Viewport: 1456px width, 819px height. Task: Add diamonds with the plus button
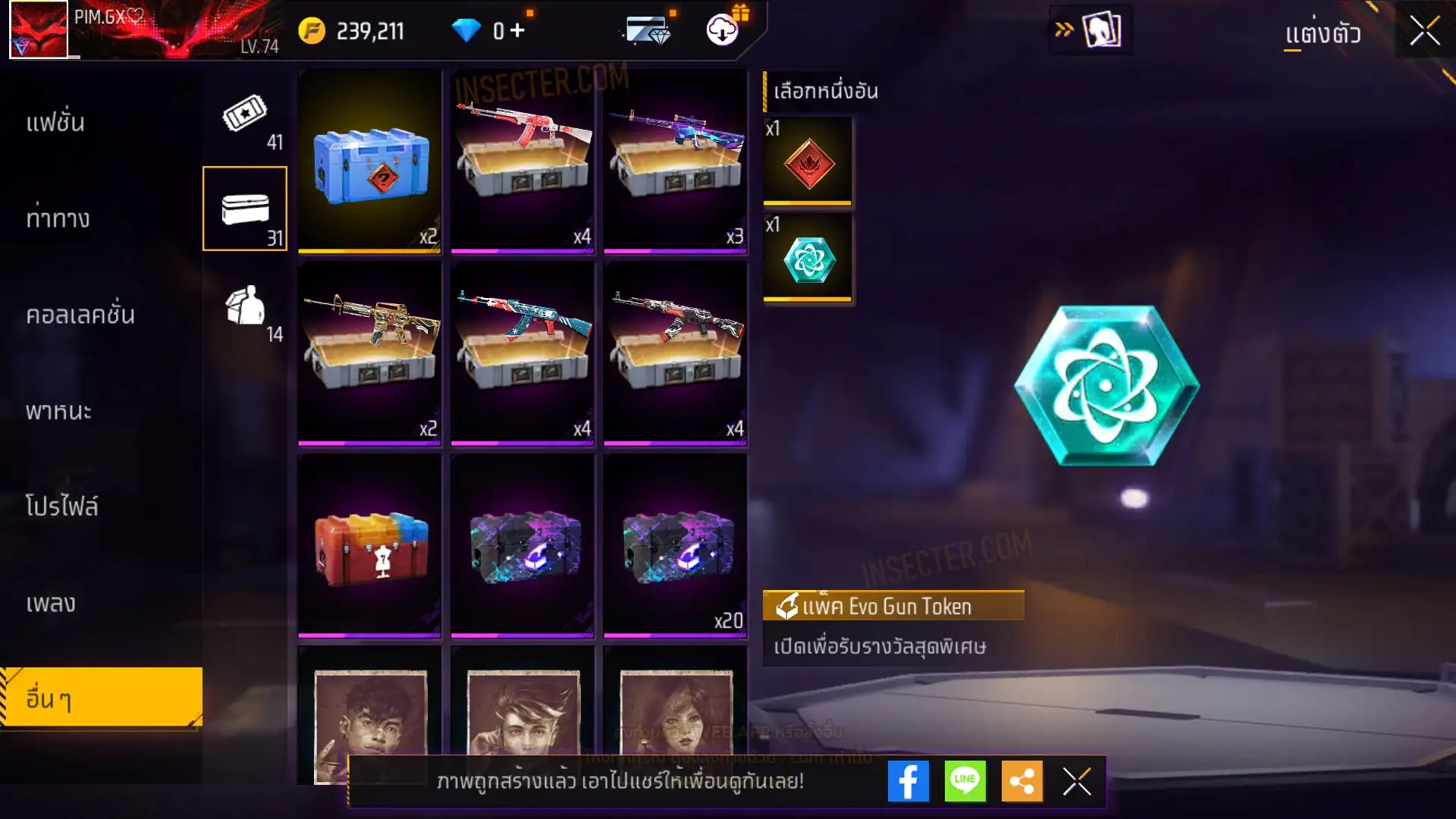coord(517,30)
